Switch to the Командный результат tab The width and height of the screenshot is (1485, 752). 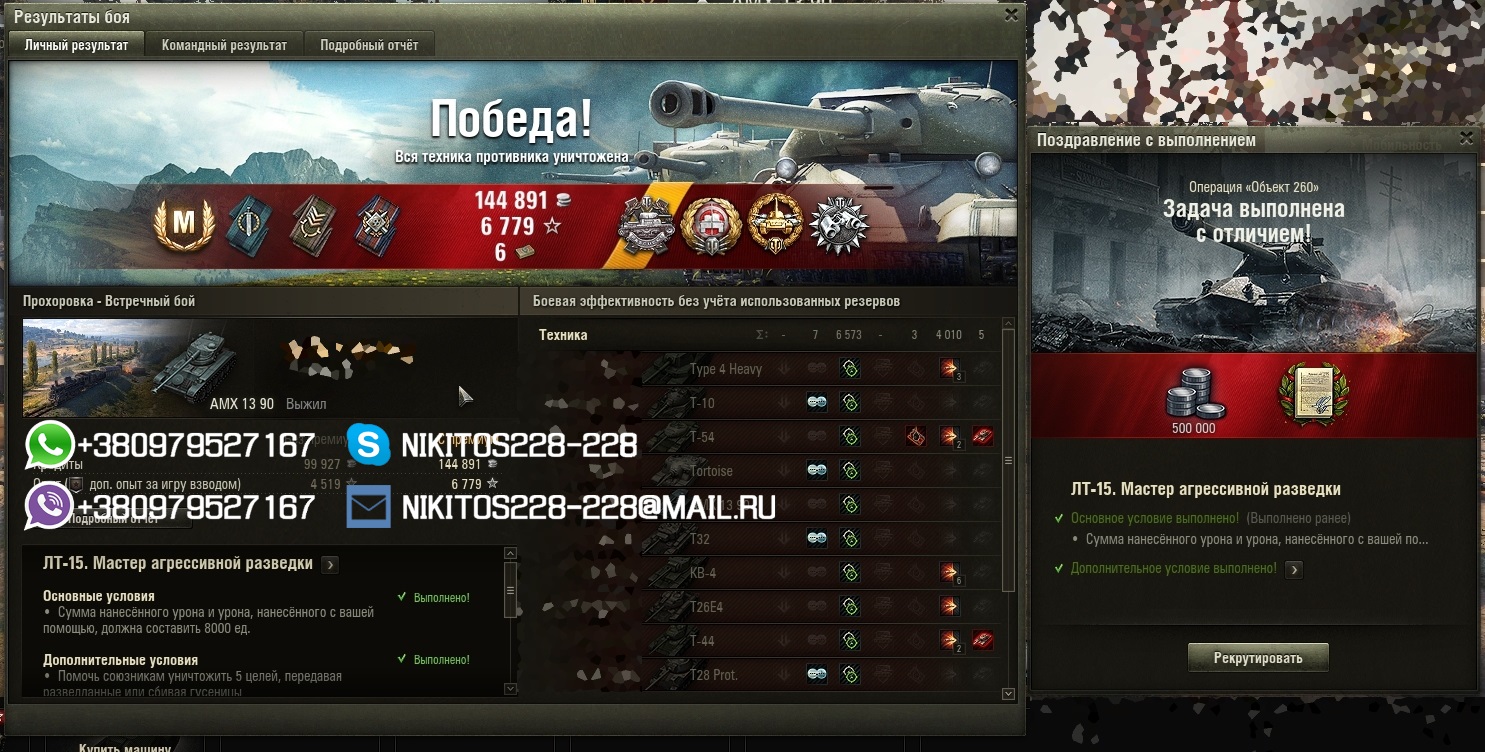click(224, 45)
